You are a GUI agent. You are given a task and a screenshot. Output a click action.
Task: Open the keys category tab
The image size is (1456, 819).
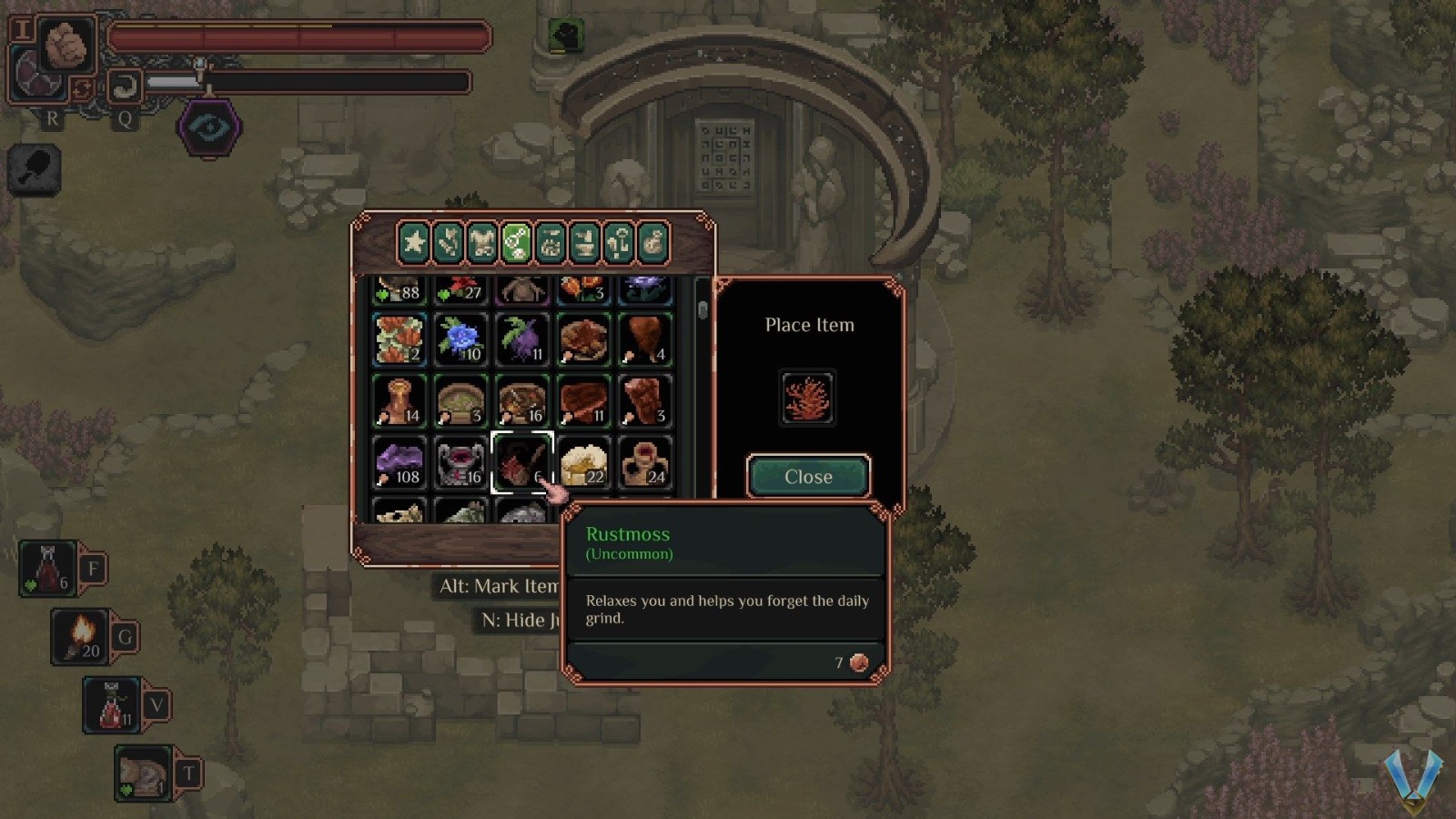tap(619, 243)
